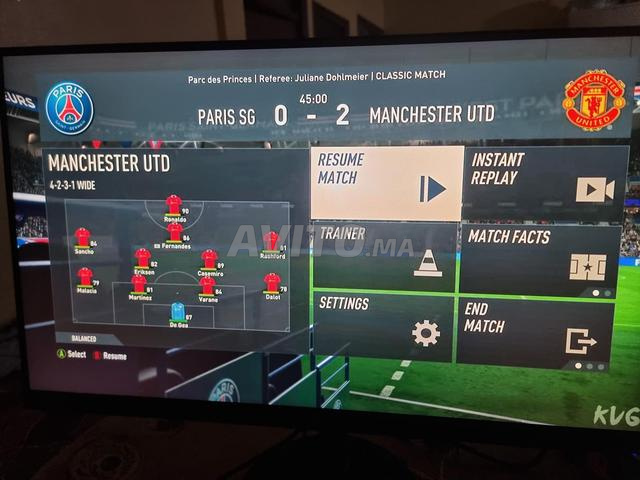This screenshot has width=640, height=480.
Task: Show the Match Facts panel
Action: tap(539, 260)
